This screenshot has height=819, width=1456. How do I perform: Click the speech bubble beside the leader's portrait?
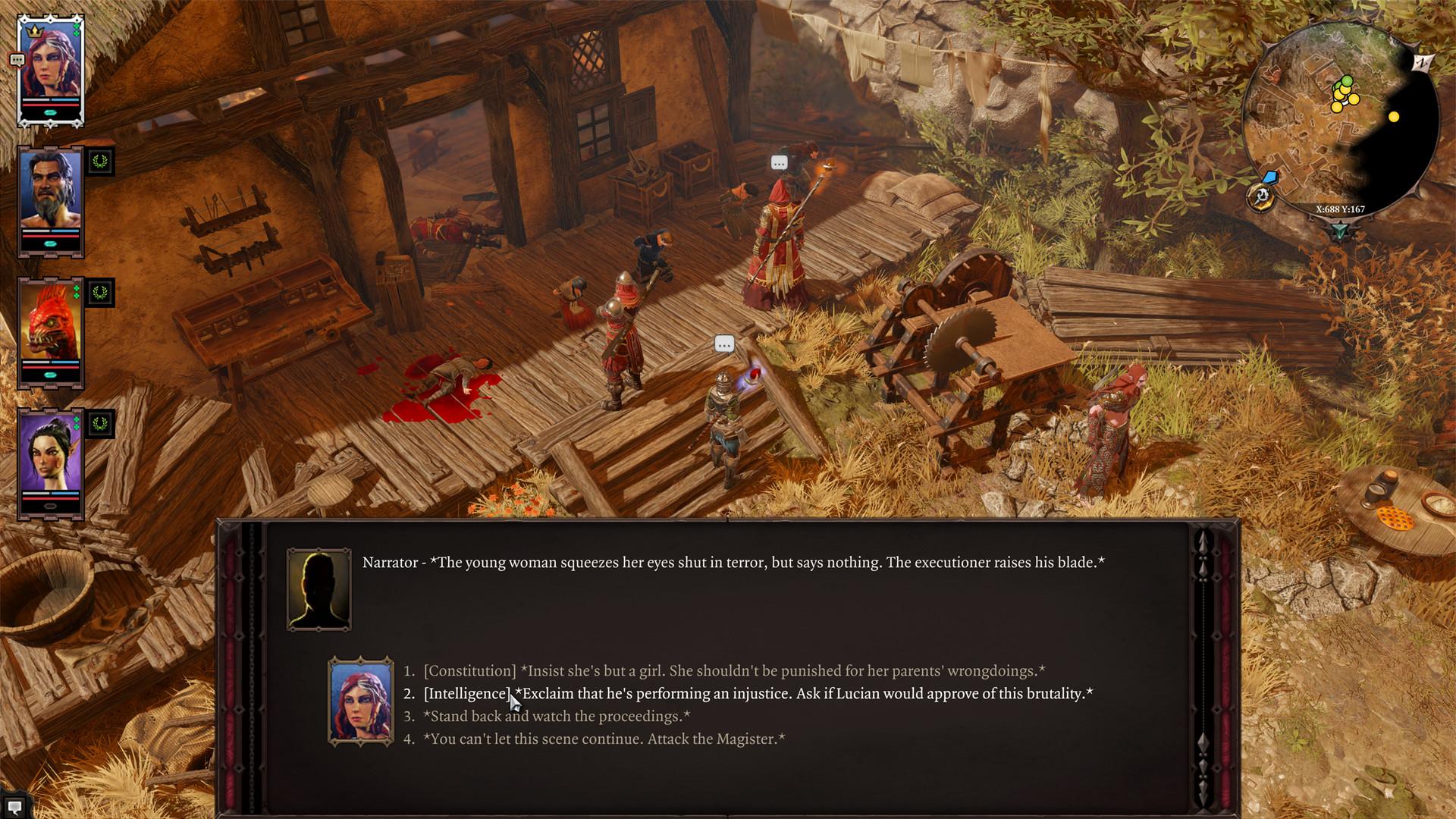[16, 60]
